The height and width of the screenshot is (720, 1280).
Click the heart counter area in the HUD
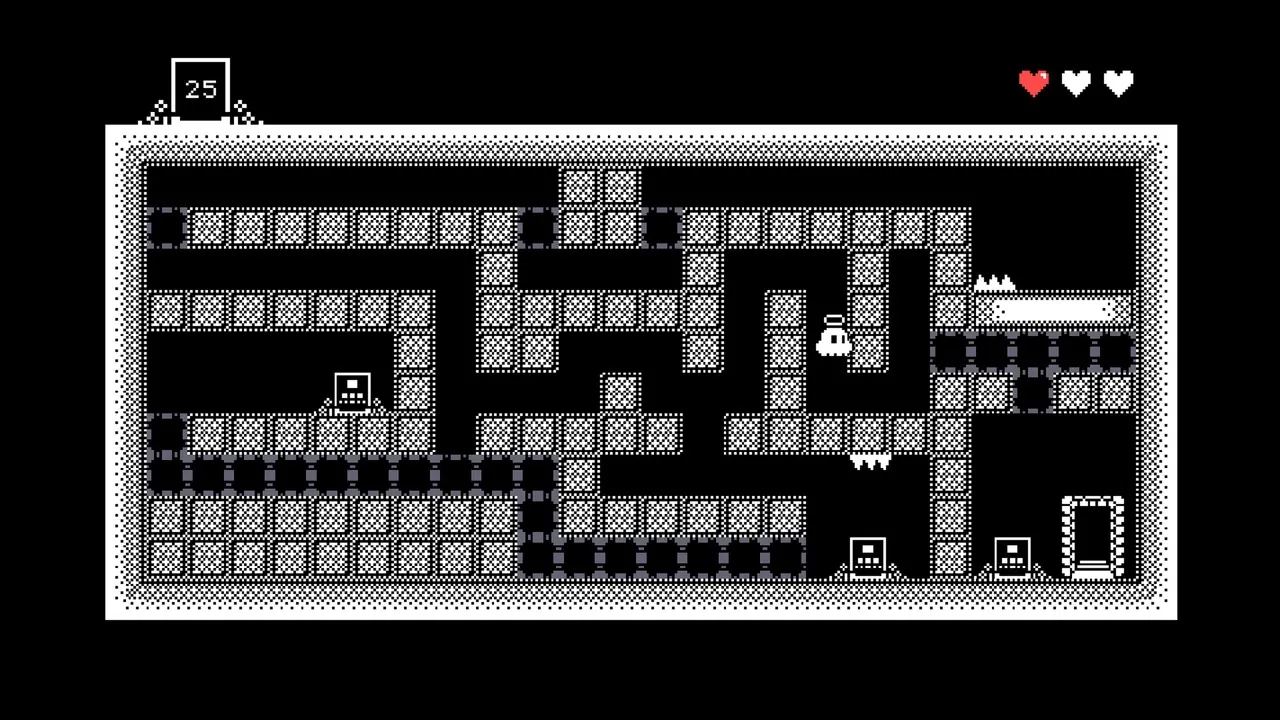point(1076,81)
